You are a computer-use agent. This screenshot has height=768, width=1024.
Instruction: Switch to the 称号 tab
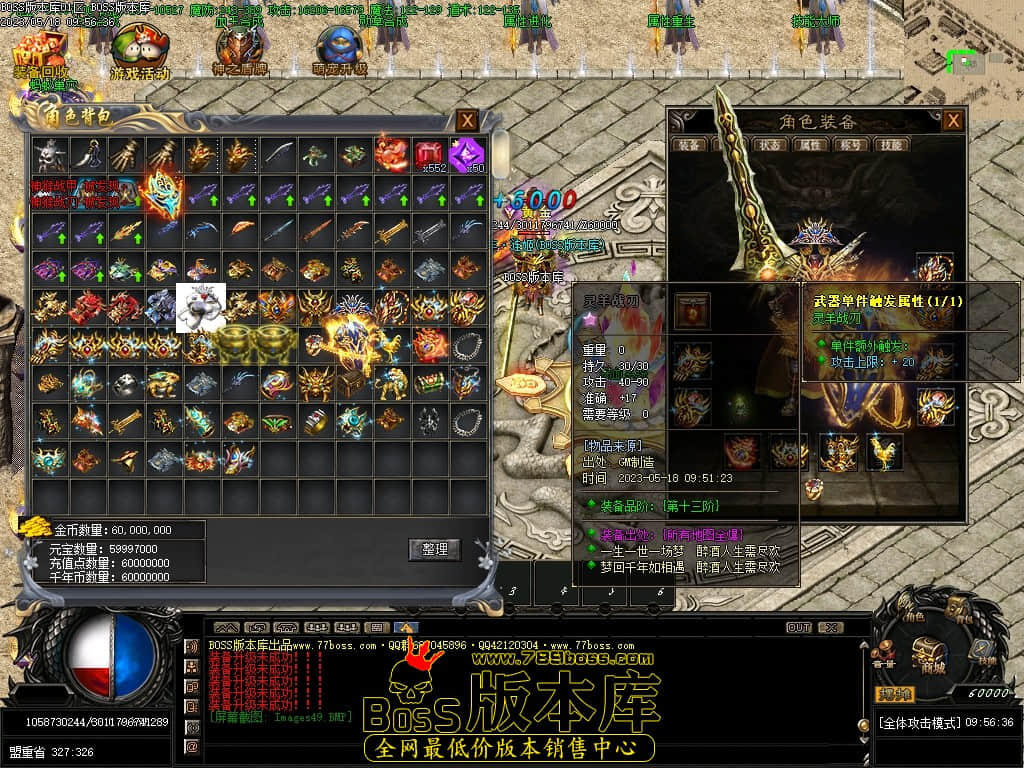[x=849, y=145]
